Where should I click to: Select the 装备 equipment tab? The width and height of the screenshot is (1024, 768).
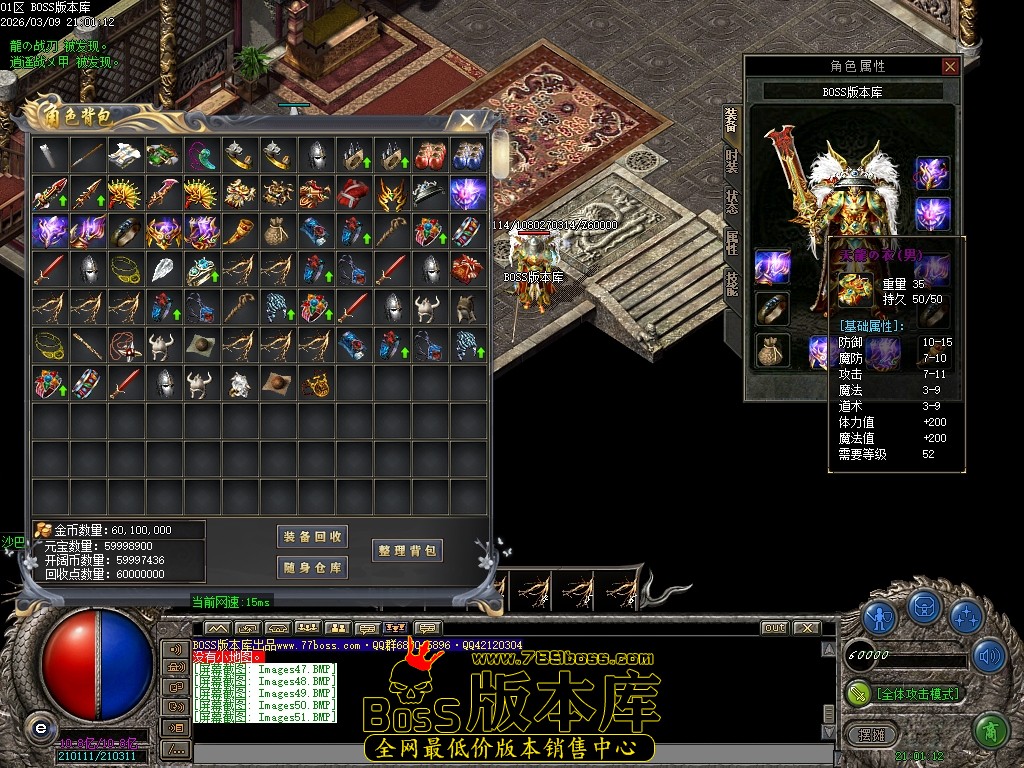click(732, 120)
